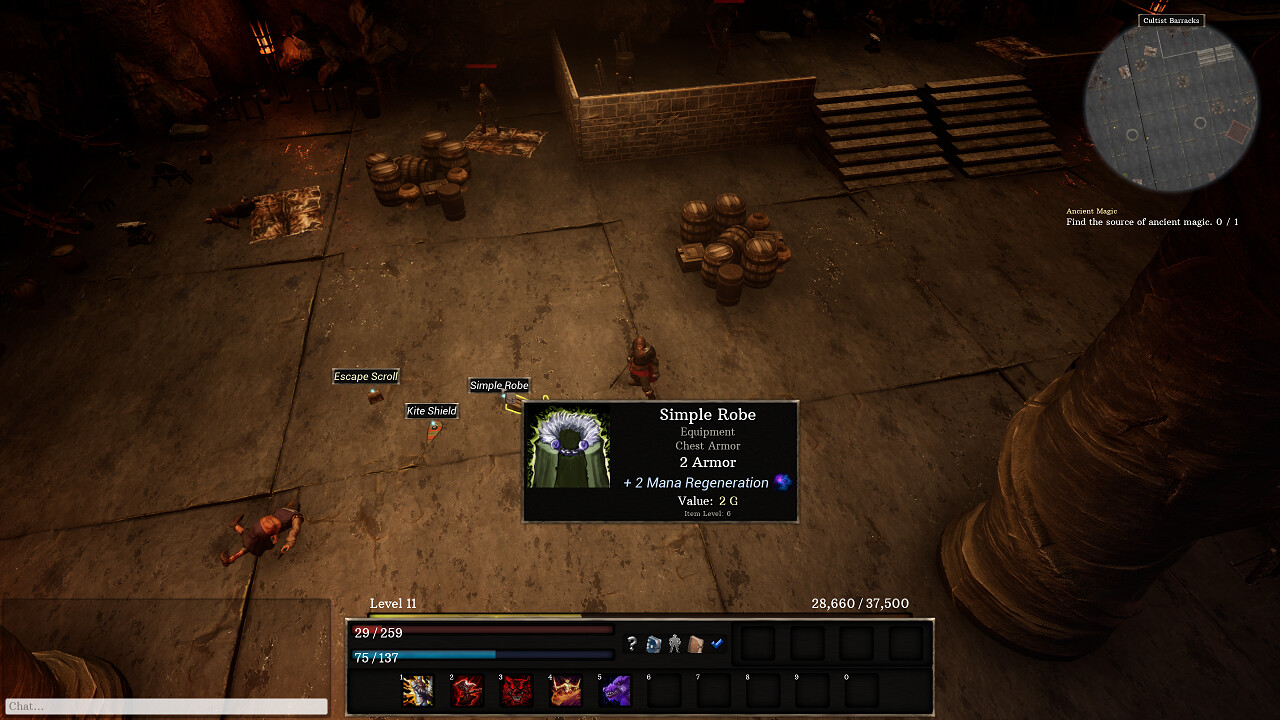The image size is (1280, 720).
Task: Focus the chat input box
Action: pos(166,707)
